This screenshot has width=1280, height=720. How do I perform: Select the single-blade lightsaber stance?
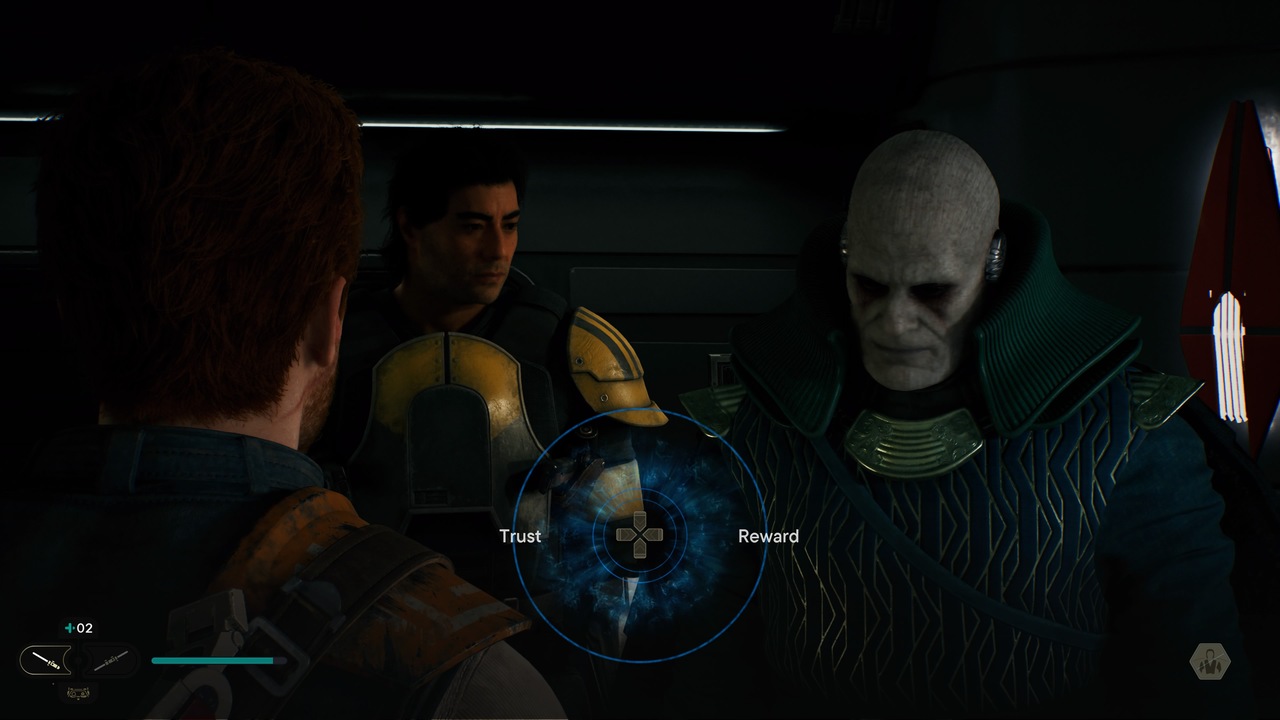pyautogui.click(x=46, y=660)
